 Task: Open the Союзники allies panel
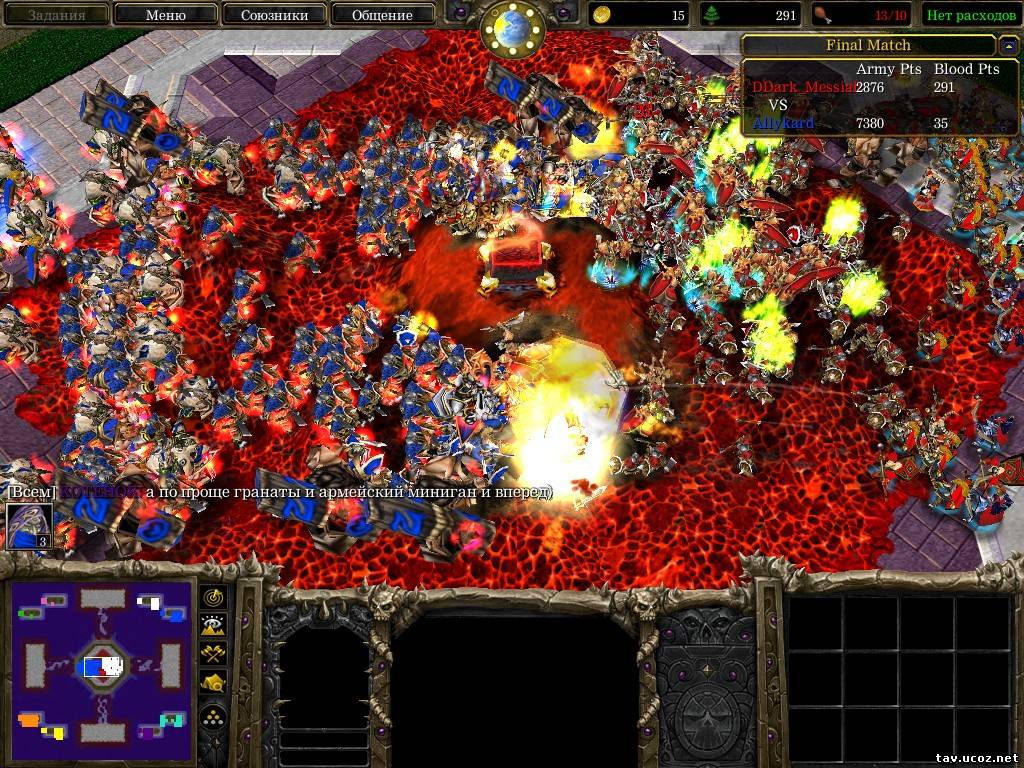click(273, 15)
